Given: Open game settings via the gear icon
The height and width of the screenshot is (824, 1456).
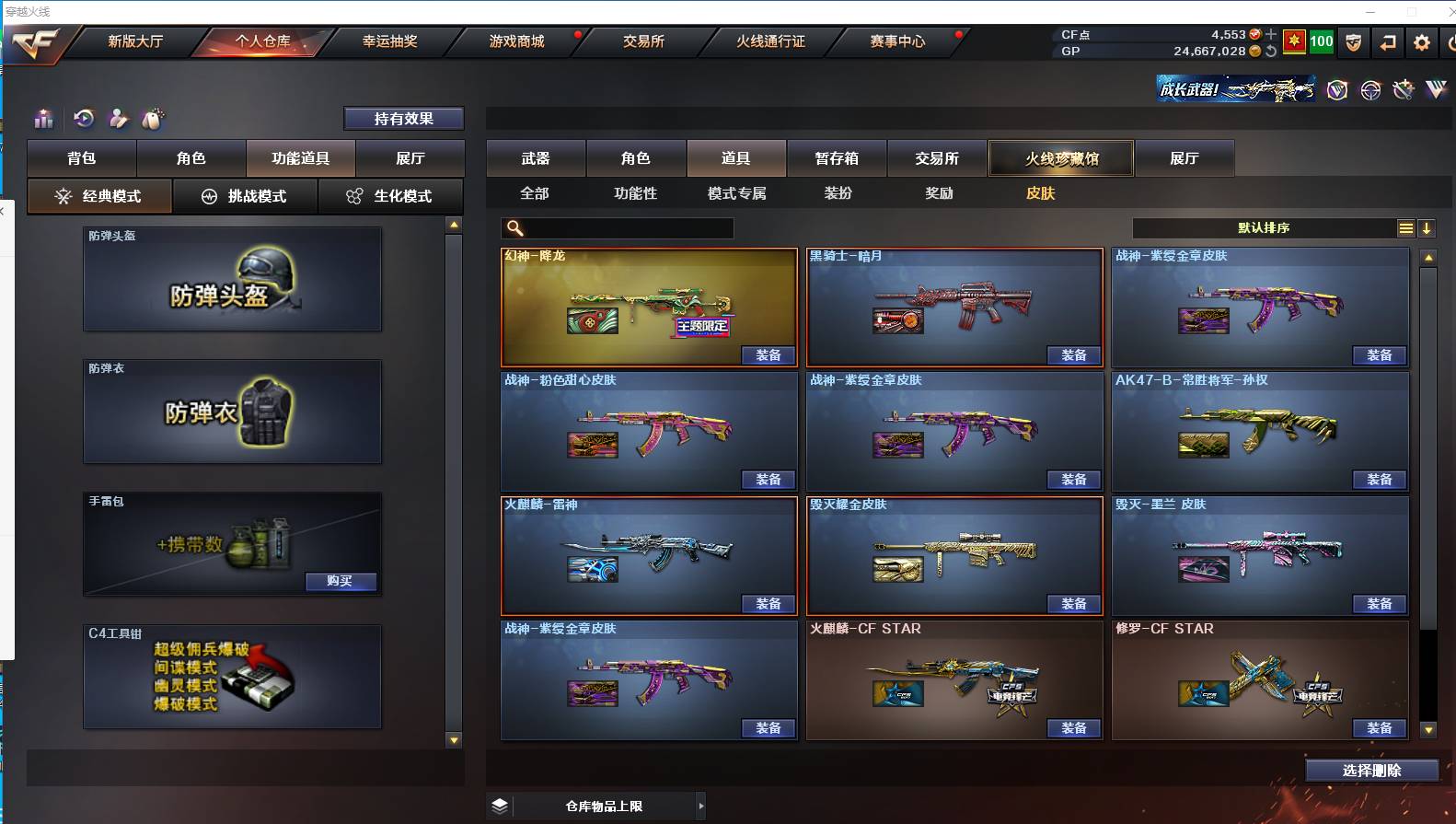Looking at the screenshot, I should pyautogui.click(x=1422, y=42).
